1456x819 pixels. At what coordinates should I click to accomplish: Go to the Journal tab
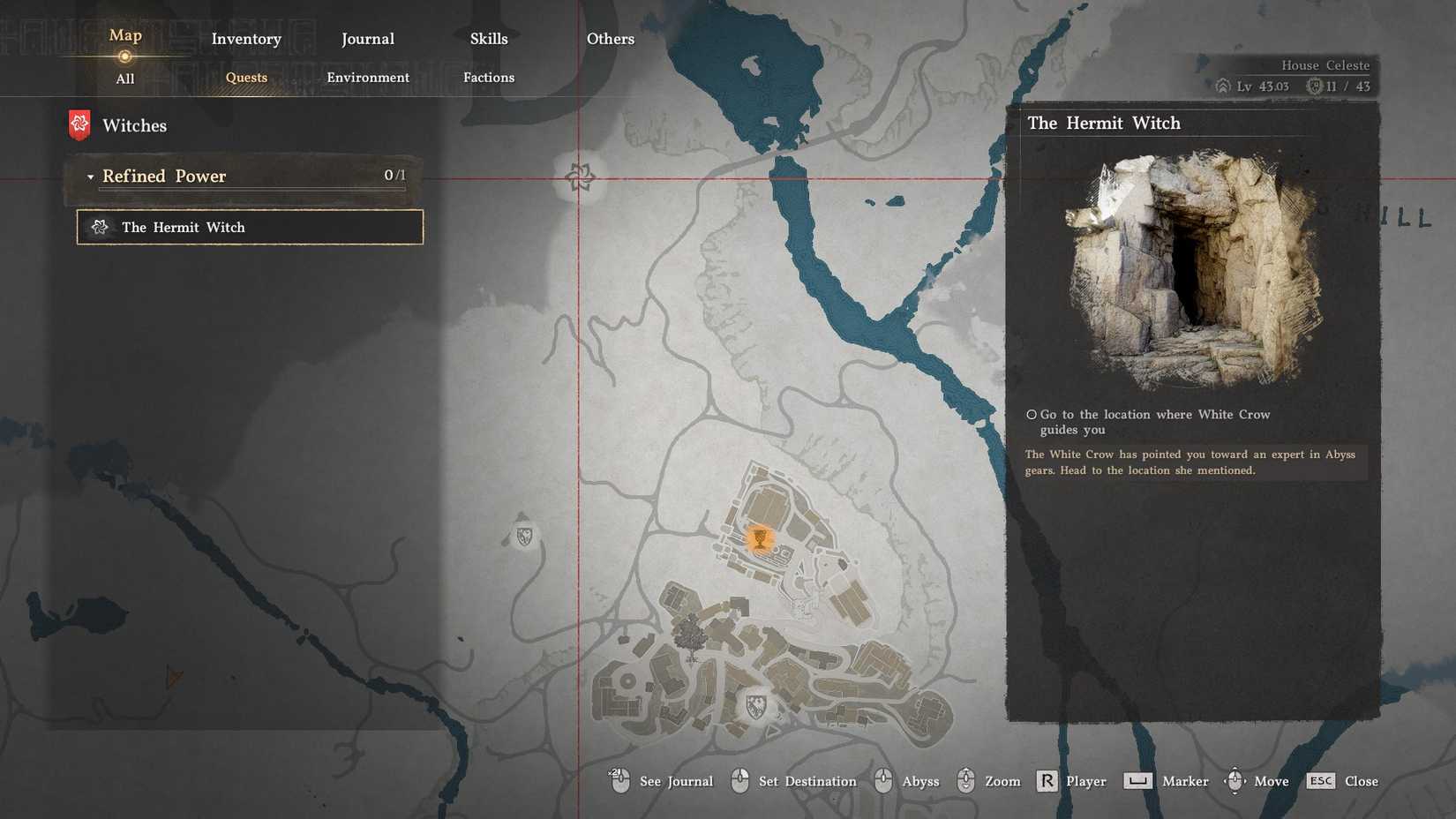pyautogui.click(x=368, y=39)
